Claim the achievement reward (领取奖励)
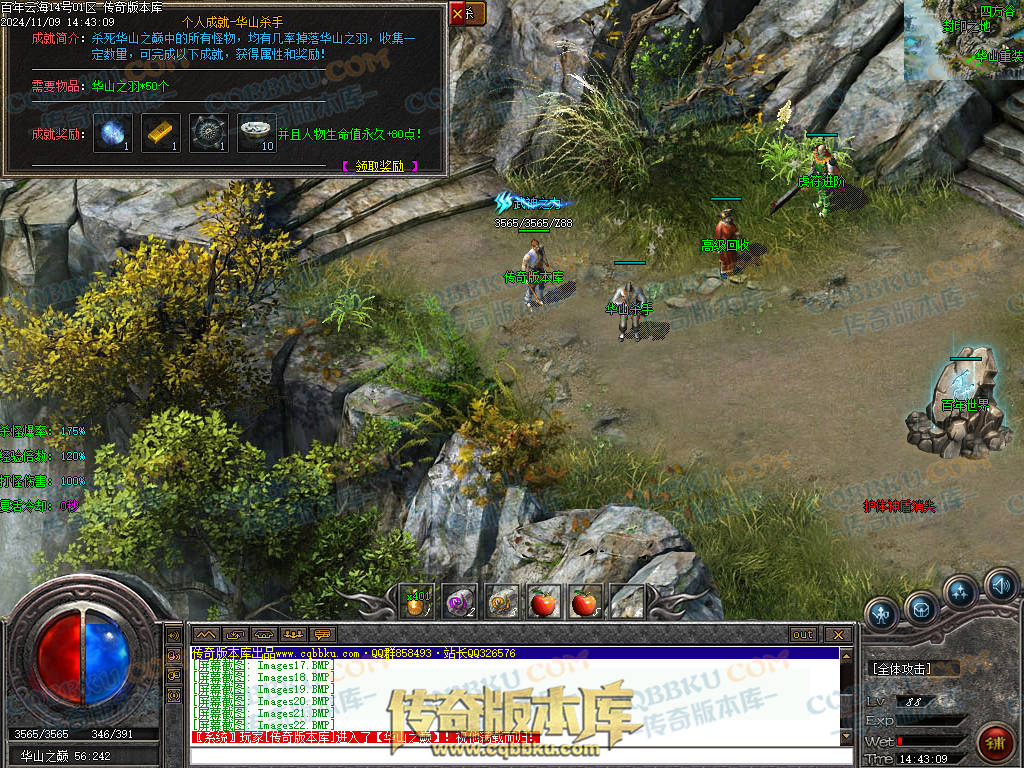This screenshot has height=768, width=1024. click(x=380, y=167)
